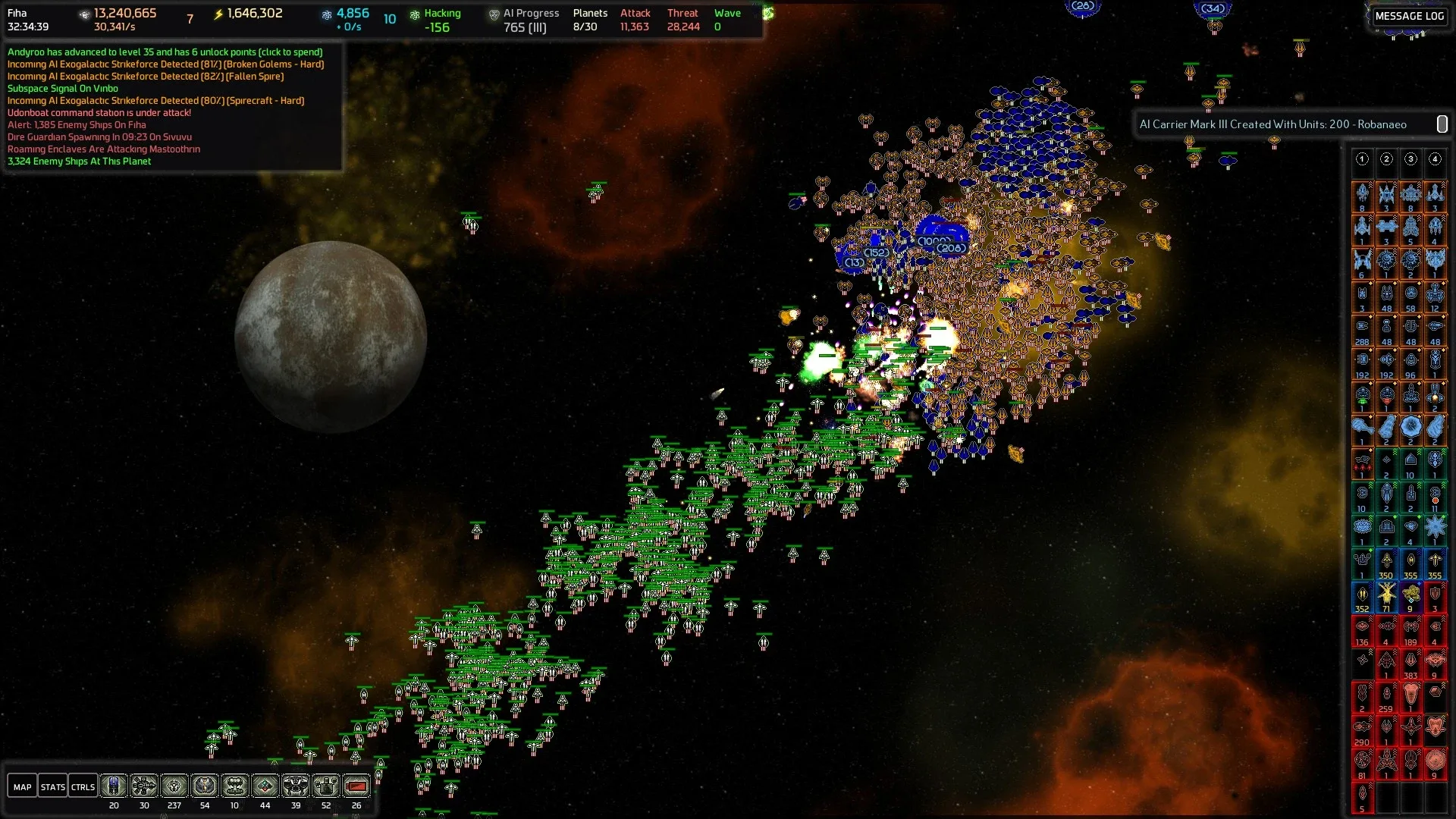Open the MESSAGE LOG
Image resolution: width=1456 pixels, height=819 pixels.
(x=1409, y=16)
